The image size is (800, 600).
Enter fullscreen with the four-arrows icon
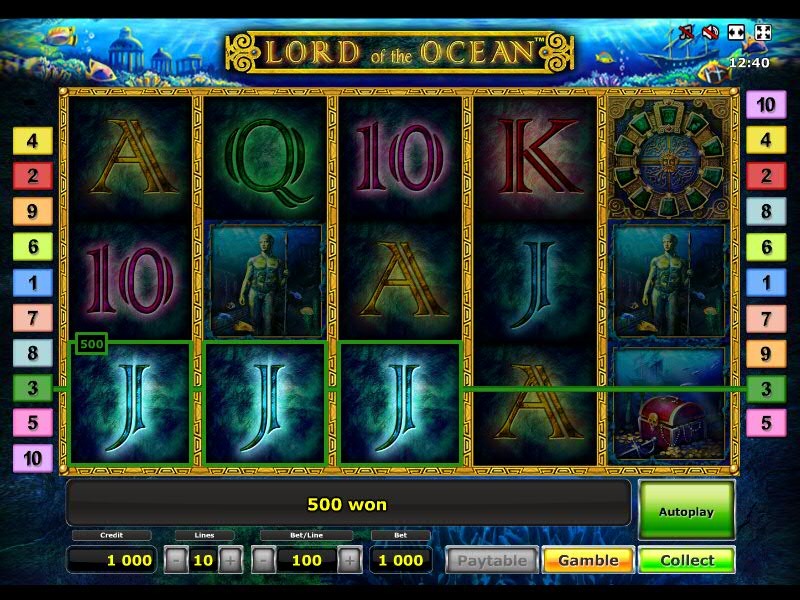[762, 33]
